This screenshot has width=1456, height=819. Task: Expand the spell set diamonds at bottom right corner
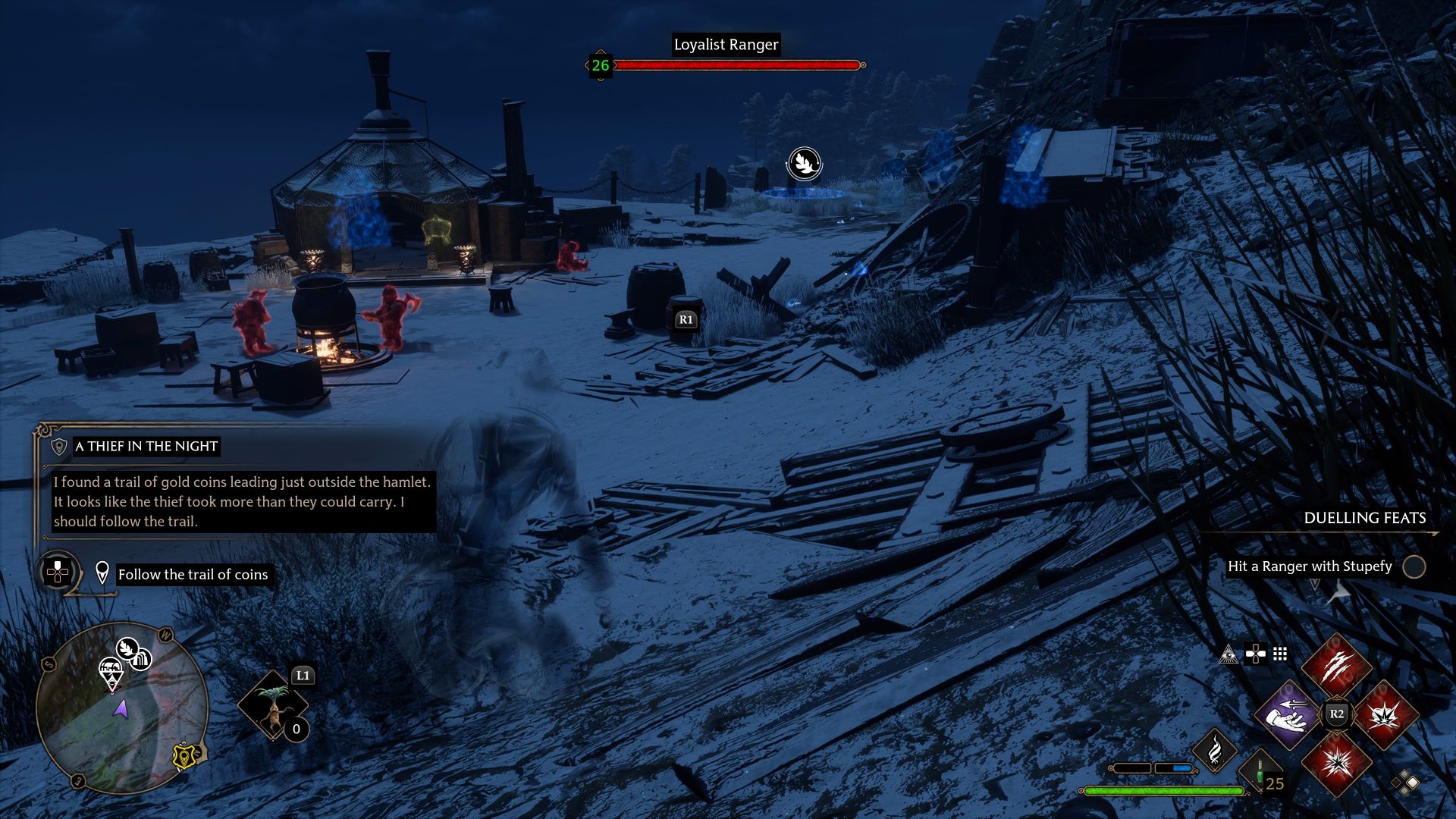click(1404, 782)
